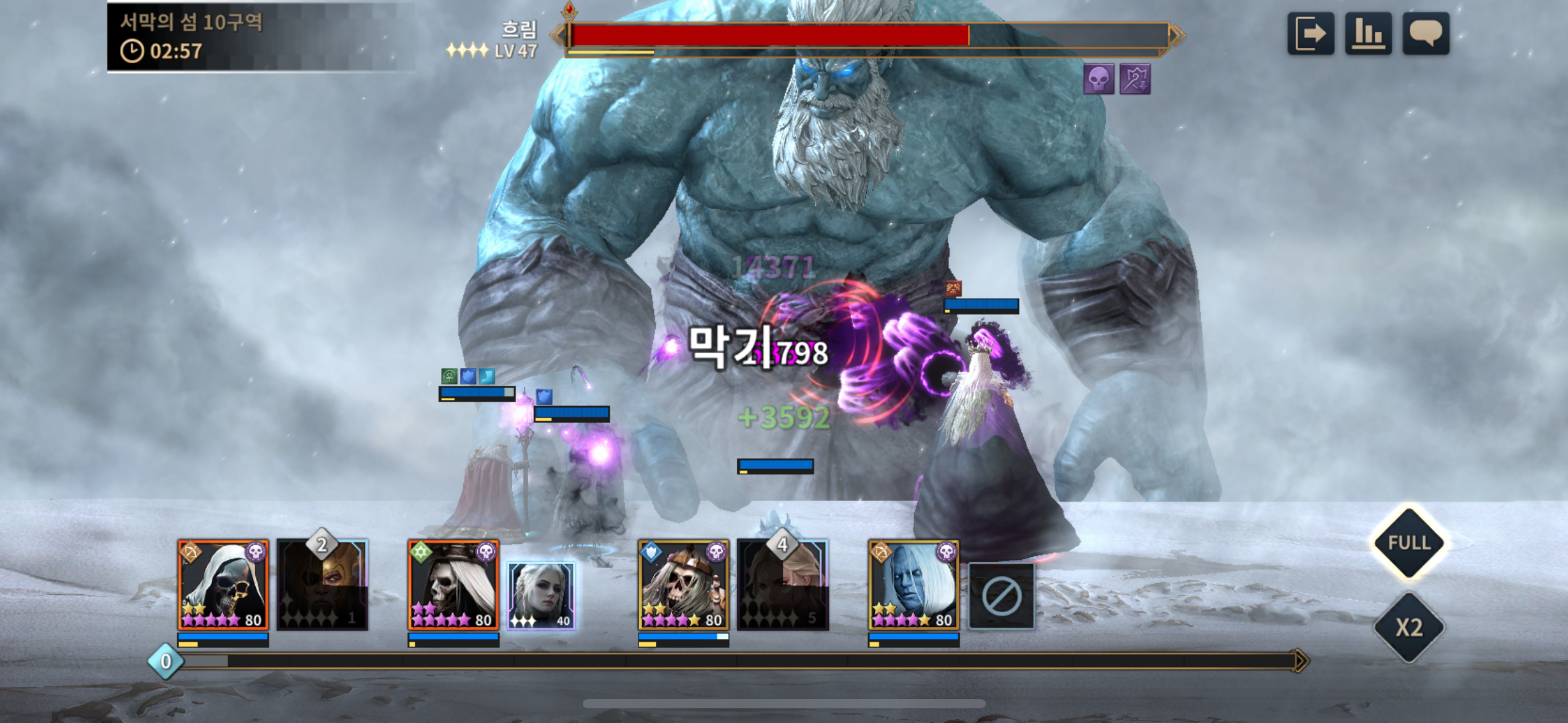
Task: Toggle the FULL auto-battle button
Action: [1409, 543]
